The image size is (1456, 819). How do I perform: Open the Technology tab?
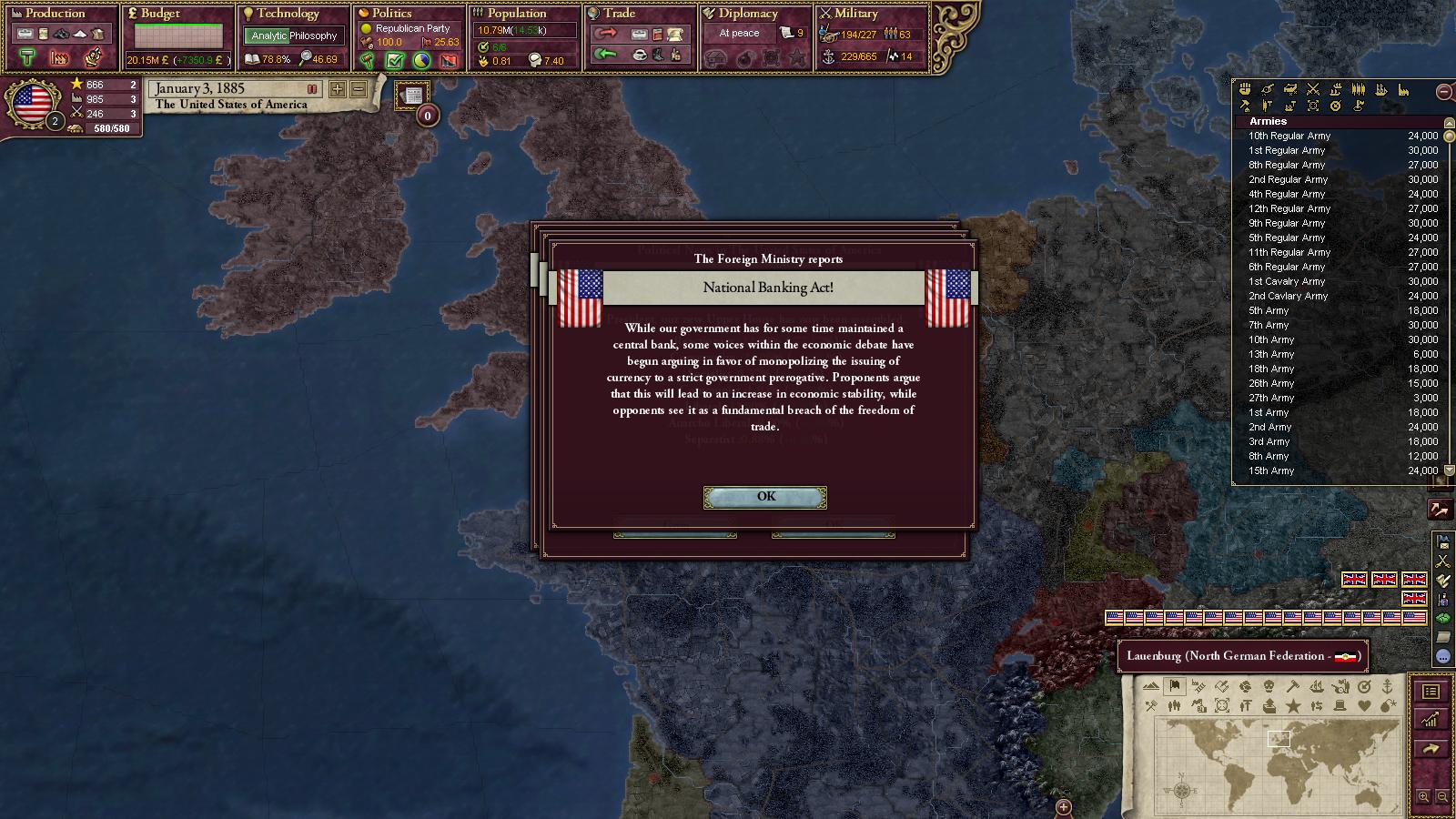288,14
